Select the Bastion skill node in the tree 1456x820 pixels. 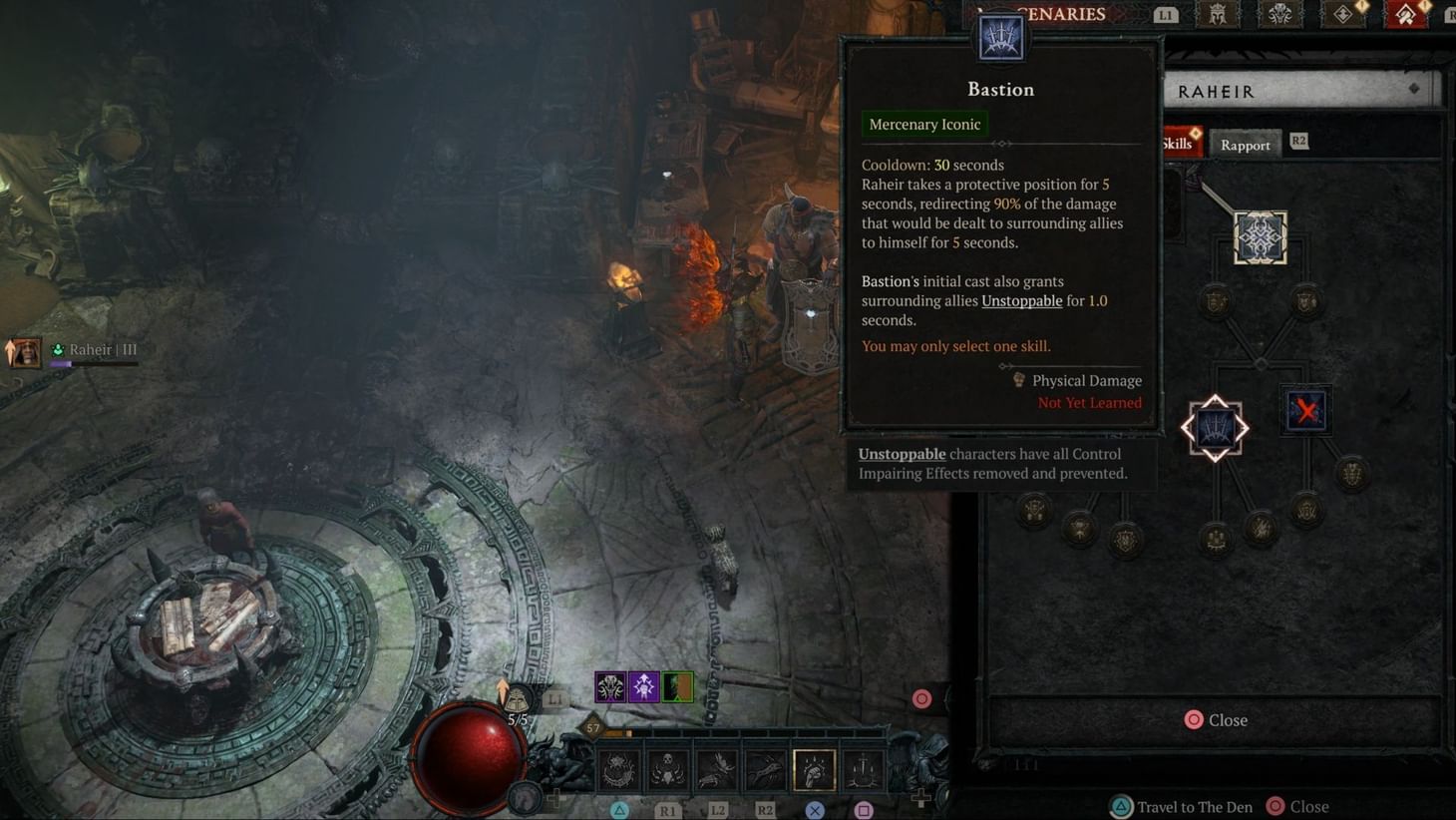1214,426
